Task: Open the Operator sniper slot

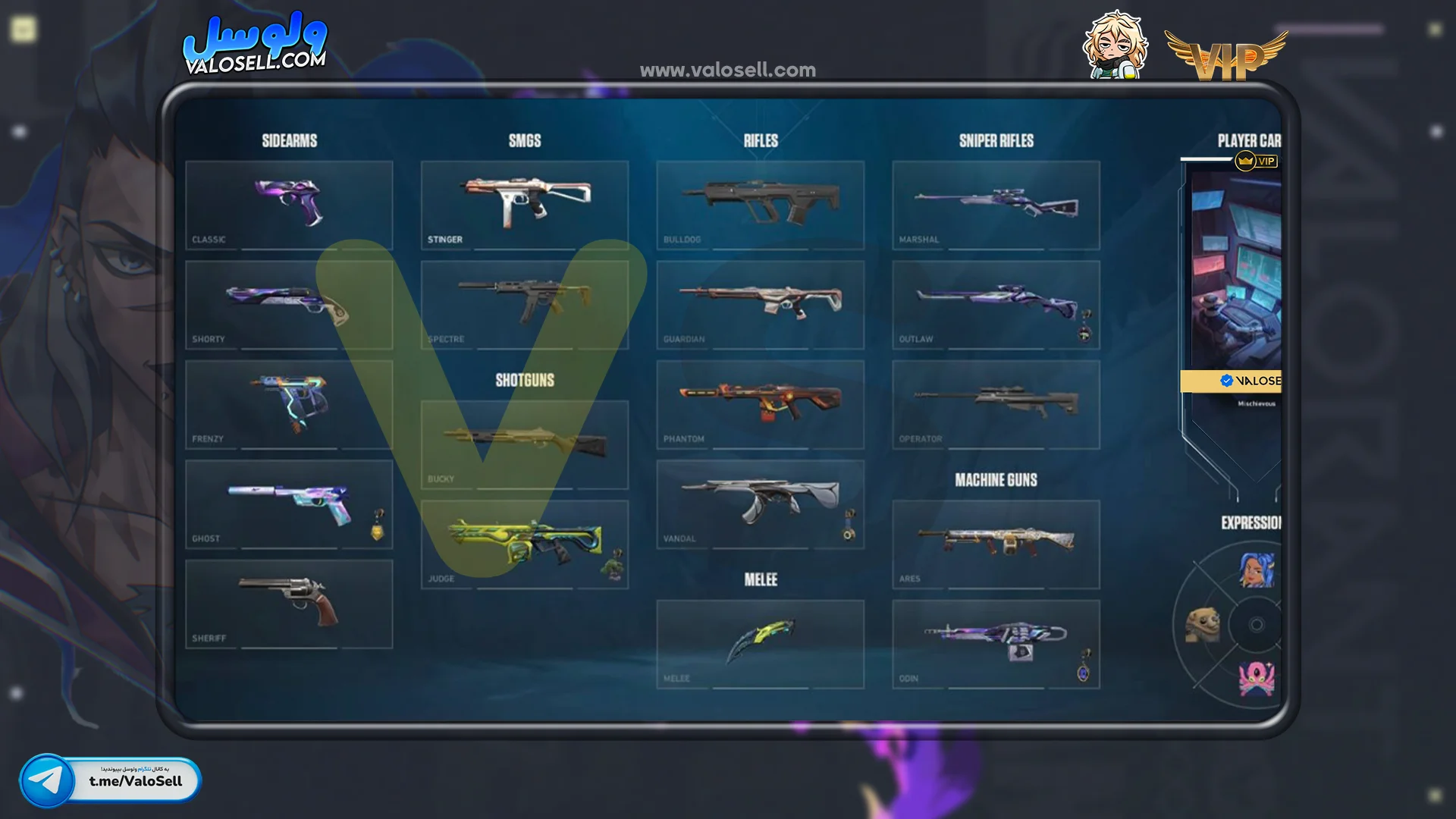Action: coord(996,404)
